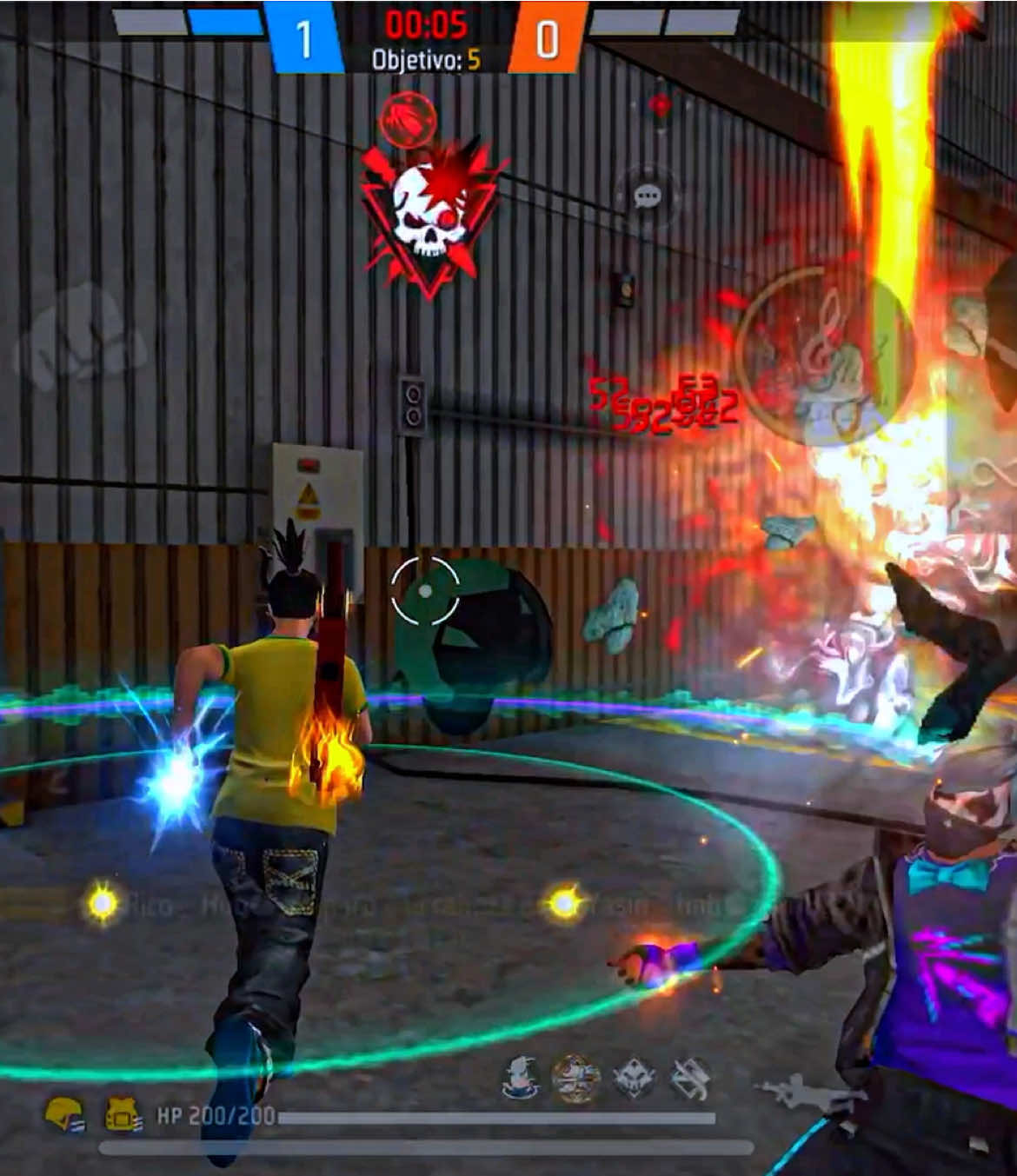
Task: Select the wolf head skill icon
Action: pos(634,1080)
